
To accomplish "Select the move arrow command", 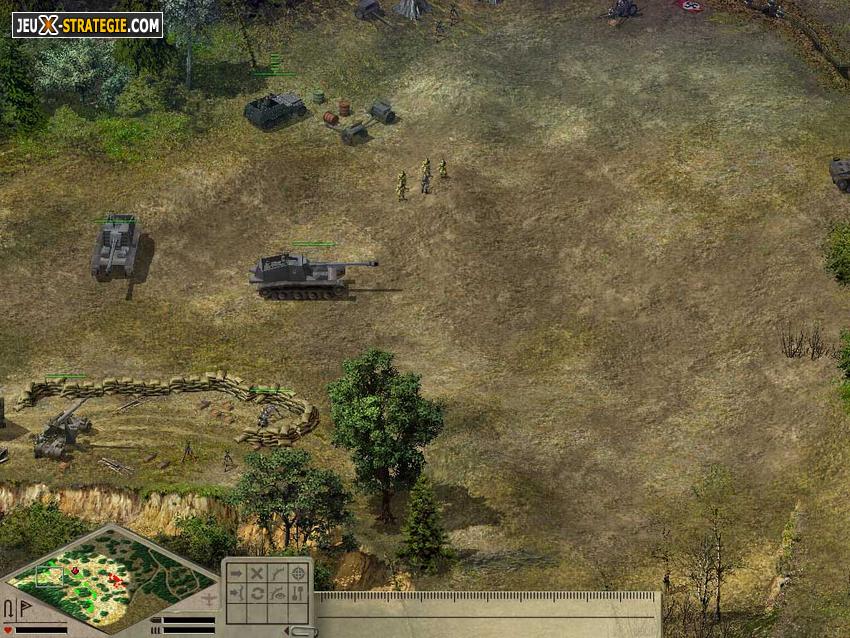I will tap(236, 574).
